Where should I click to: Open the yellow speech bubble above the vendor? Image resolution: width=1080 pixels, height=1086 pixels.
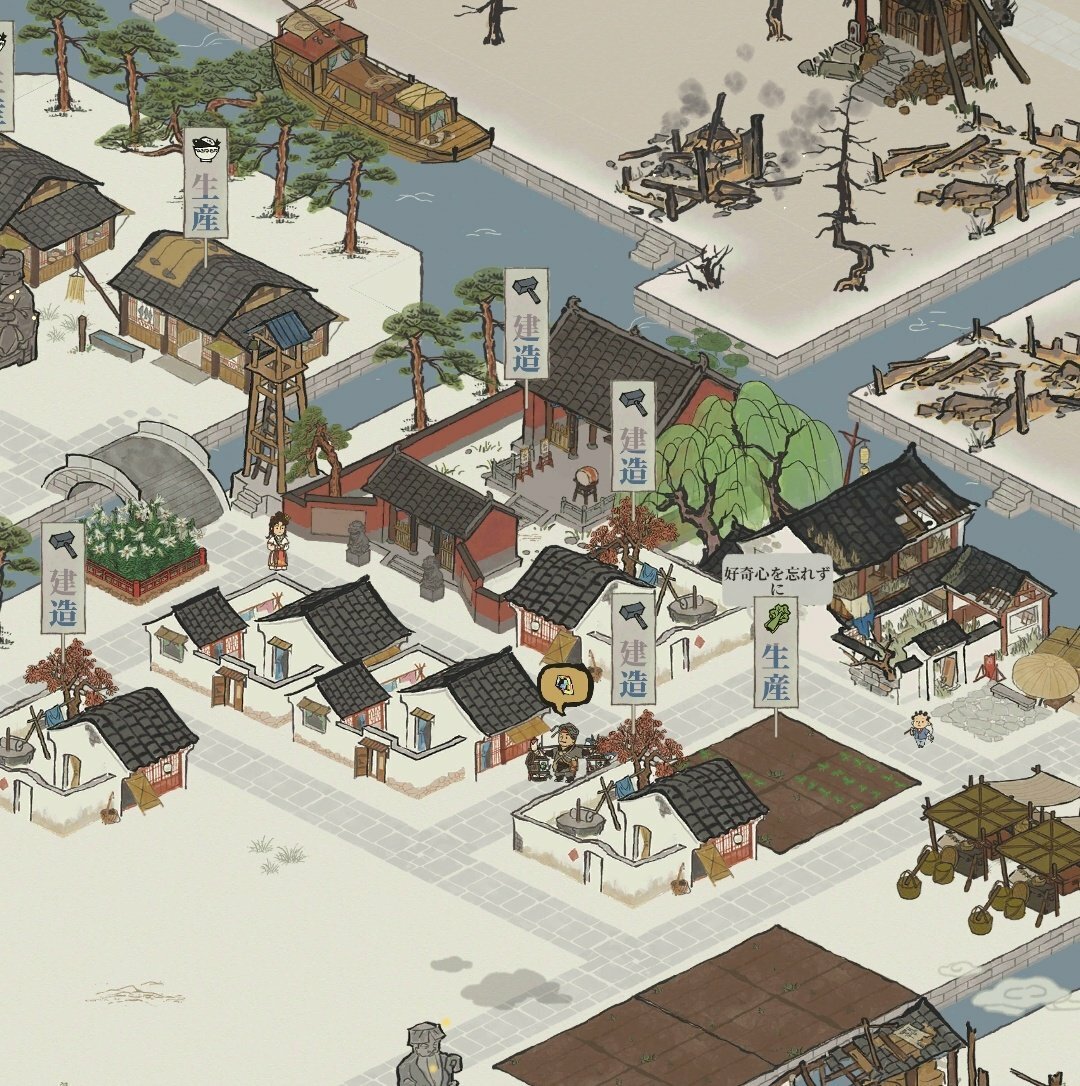click(x=564, y=688)
